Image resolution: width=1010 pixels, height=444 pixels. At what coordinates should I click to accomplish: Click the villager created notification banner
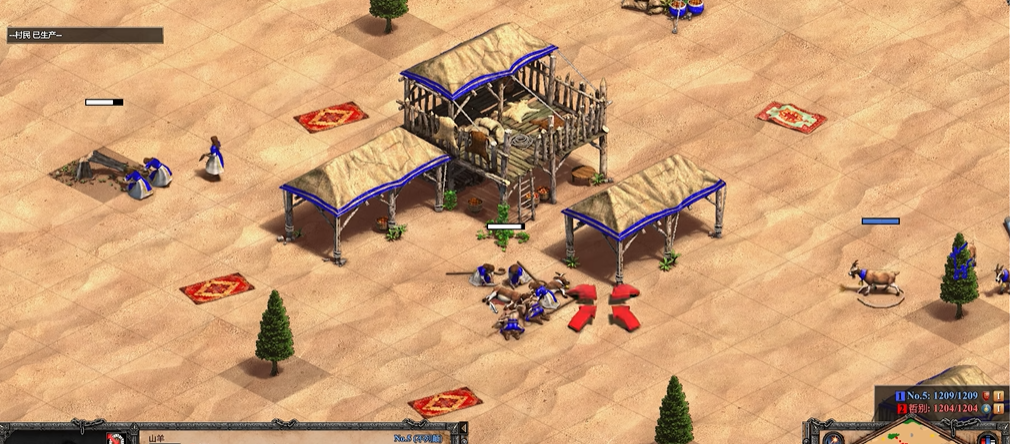pos(84,35)
